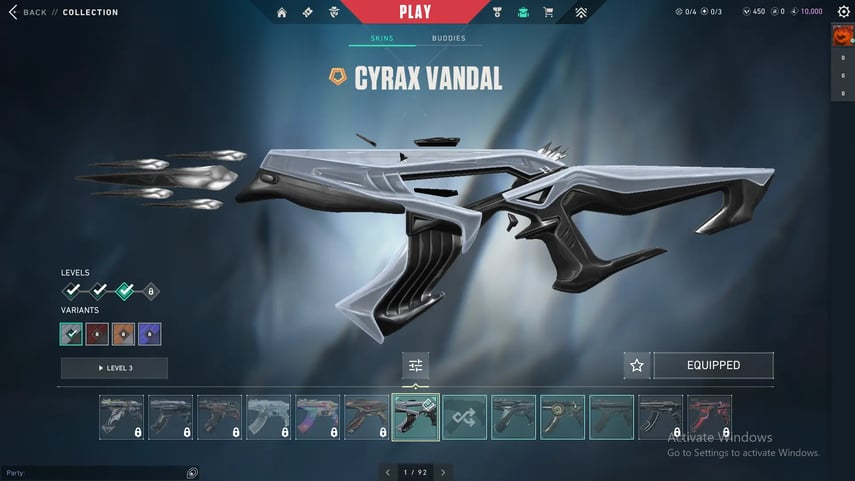Click the EQUIPPED button
This screenshot has height=481, width=855.
[713, 366]
